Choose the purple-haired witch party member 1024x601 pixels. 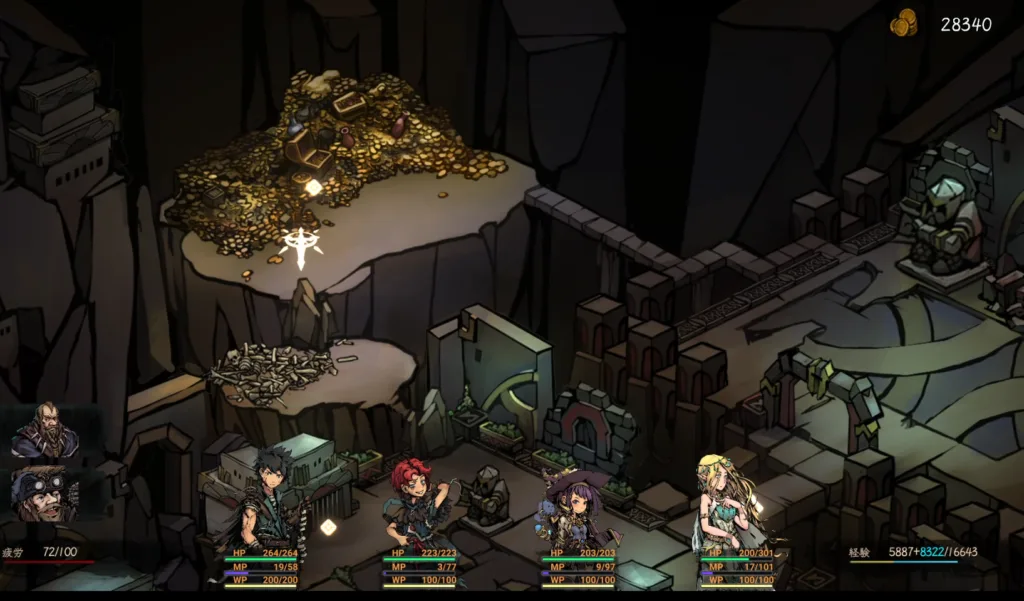point(573,507)
